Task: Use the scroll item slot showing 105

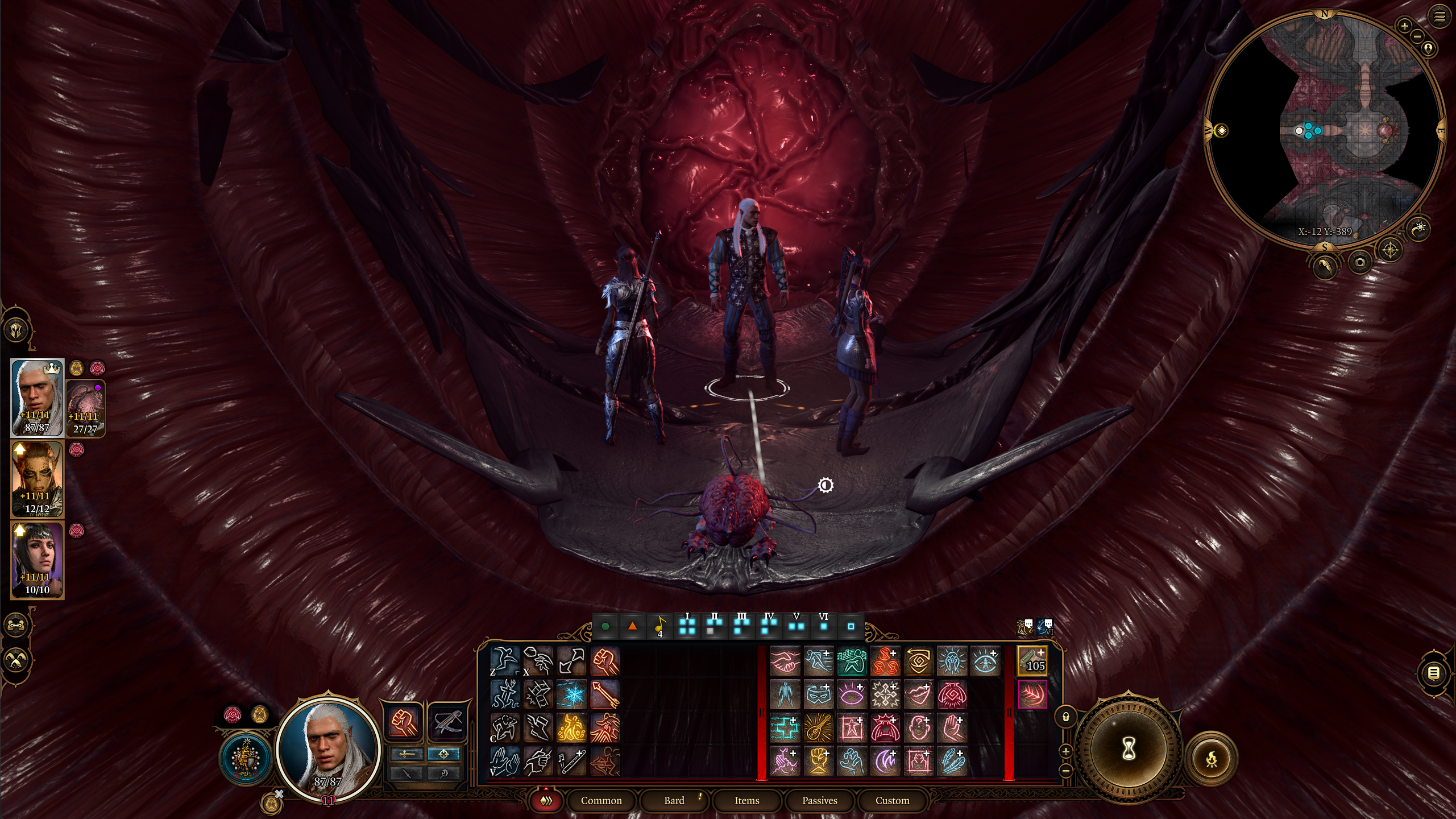Action: tap(1032, 661)
